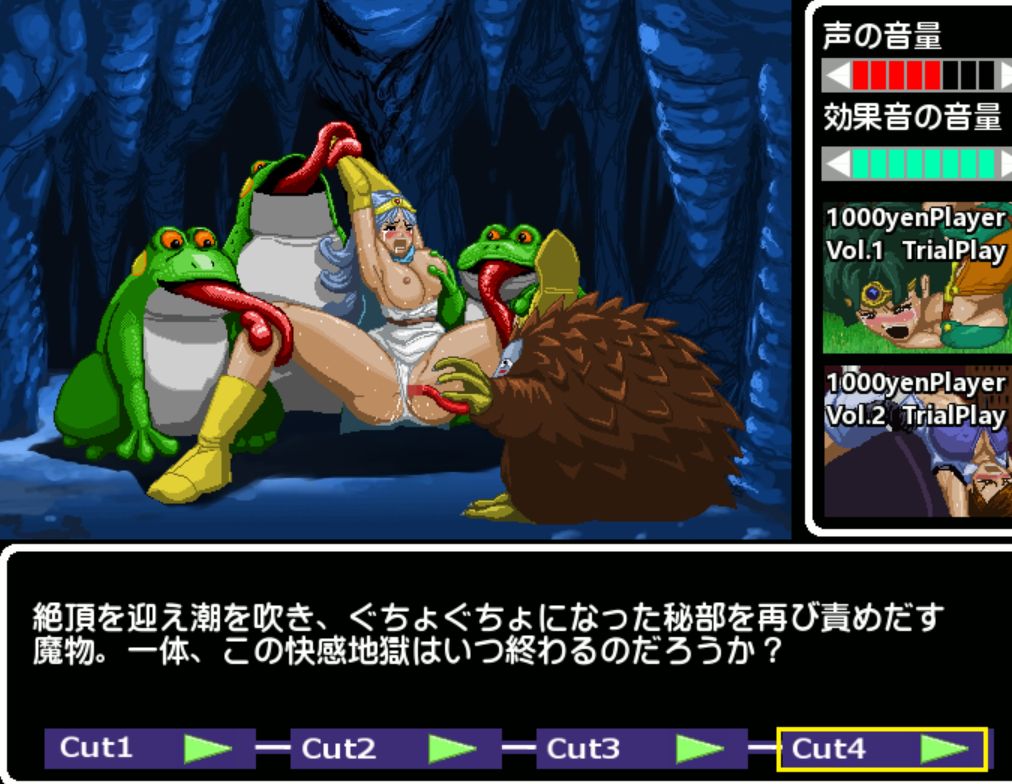Open the 1000yenPlayer Vol.2 TrialPlay thumbnail
1012x784 pixels.
914,442
